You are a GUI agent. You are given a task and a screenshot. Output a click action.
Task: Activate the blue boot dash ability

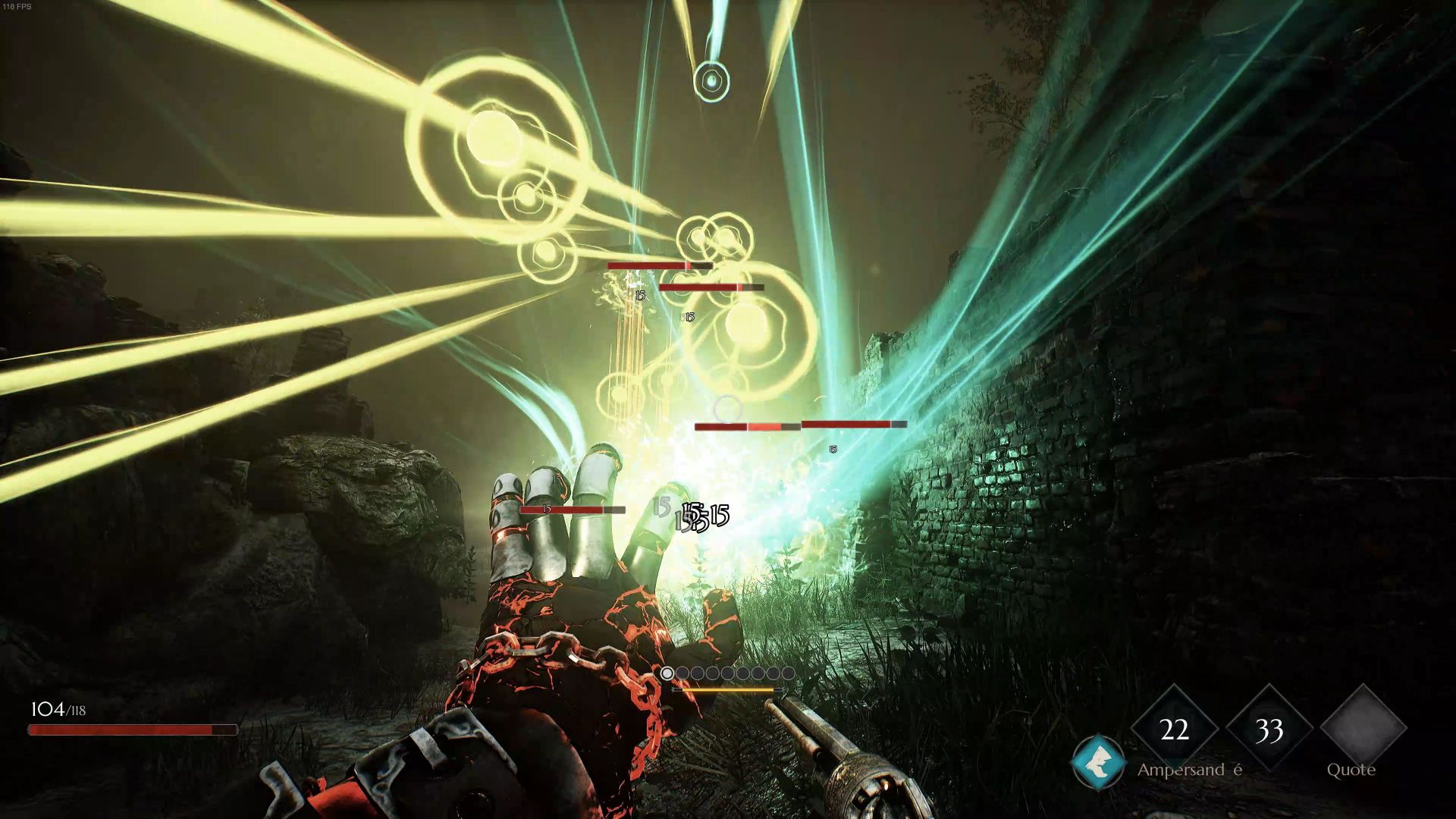tap(1099, 762)
